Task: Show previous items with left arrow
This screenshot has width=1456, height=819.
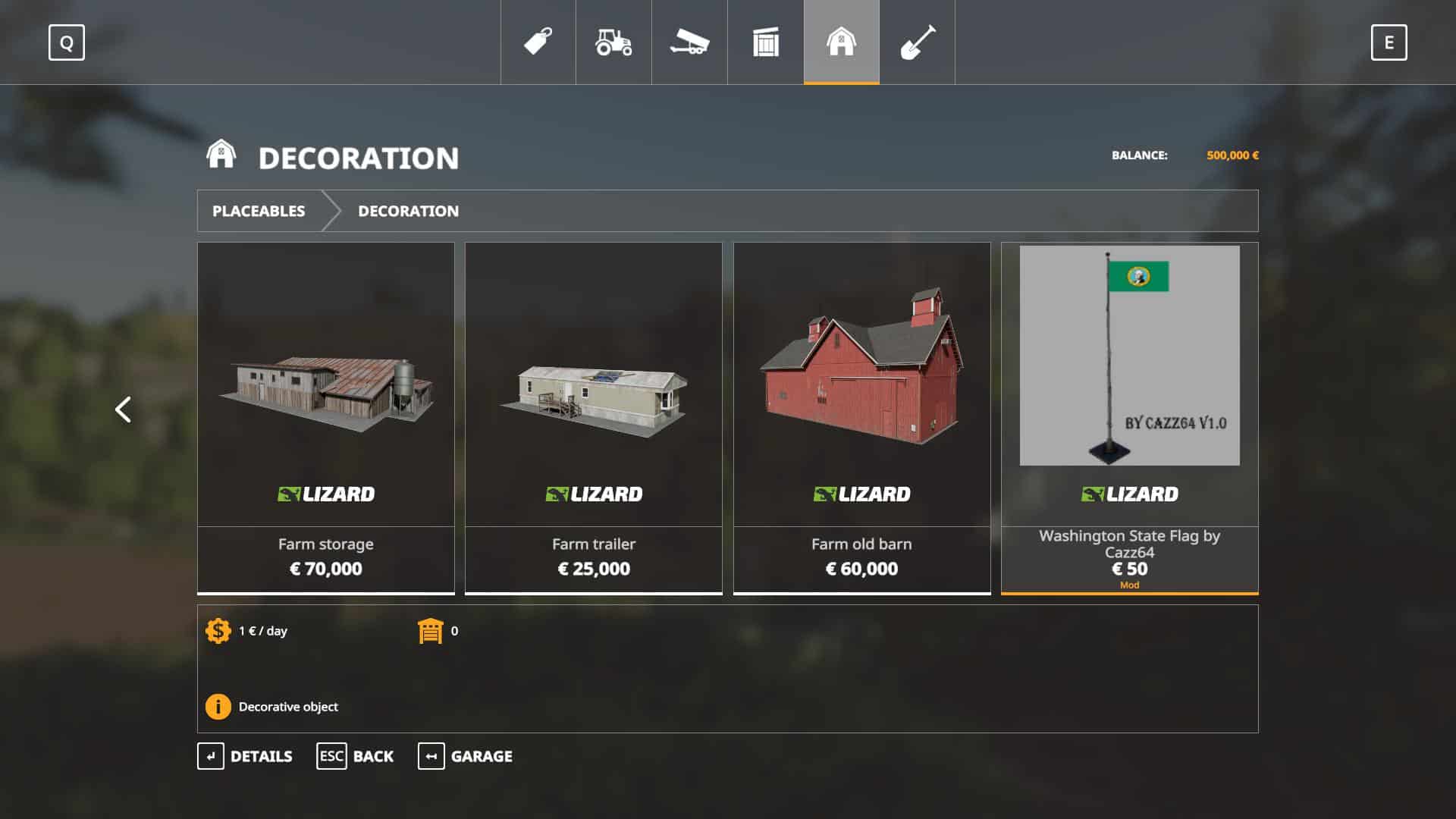Action: click(123, 409)
